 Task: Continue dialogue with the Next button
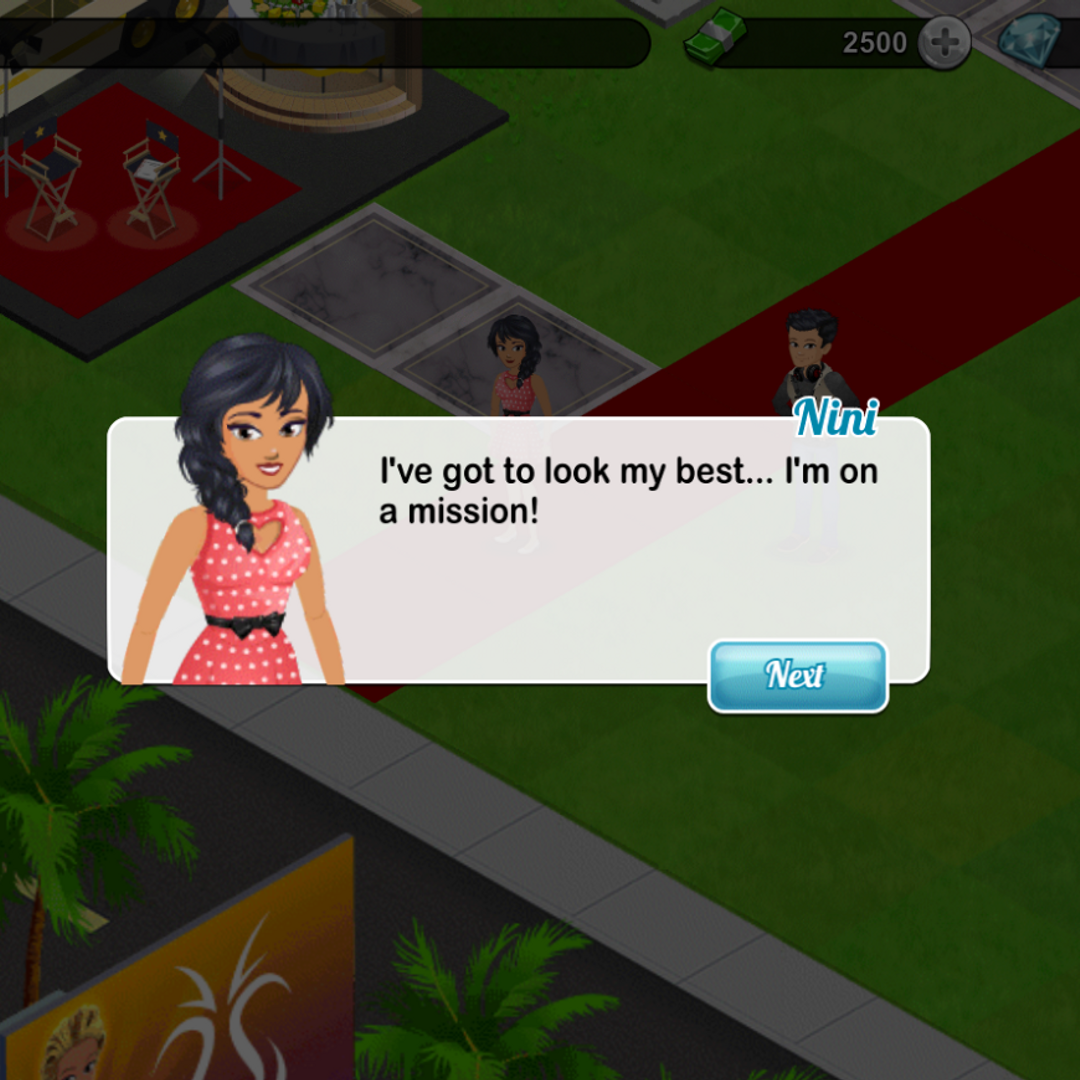797,676
